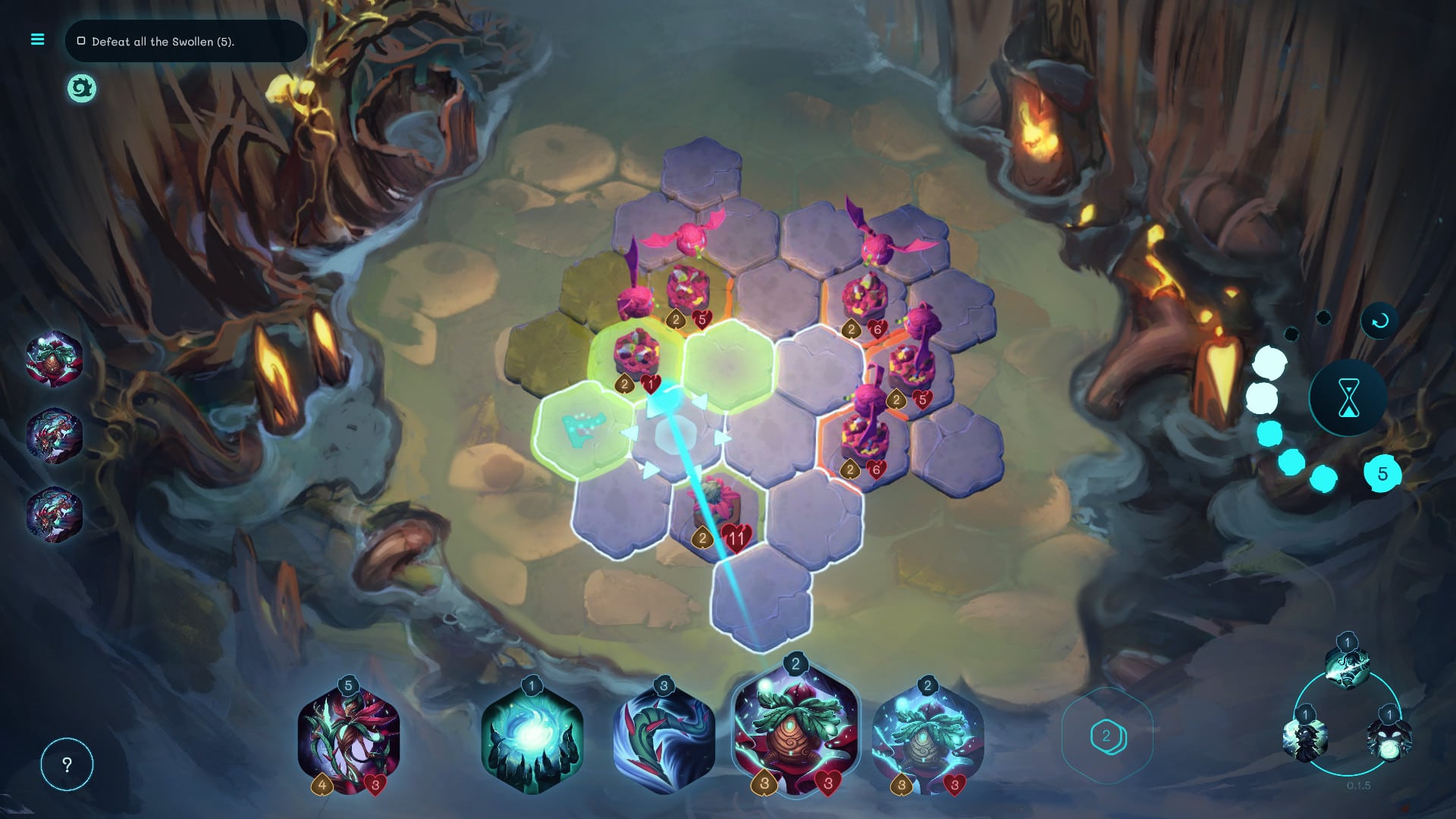1456x819 pixels.
Task: Check the 'Defeat all the Swollen' quest checkbox
Action: pyautogui.click(x=81, y=42)
